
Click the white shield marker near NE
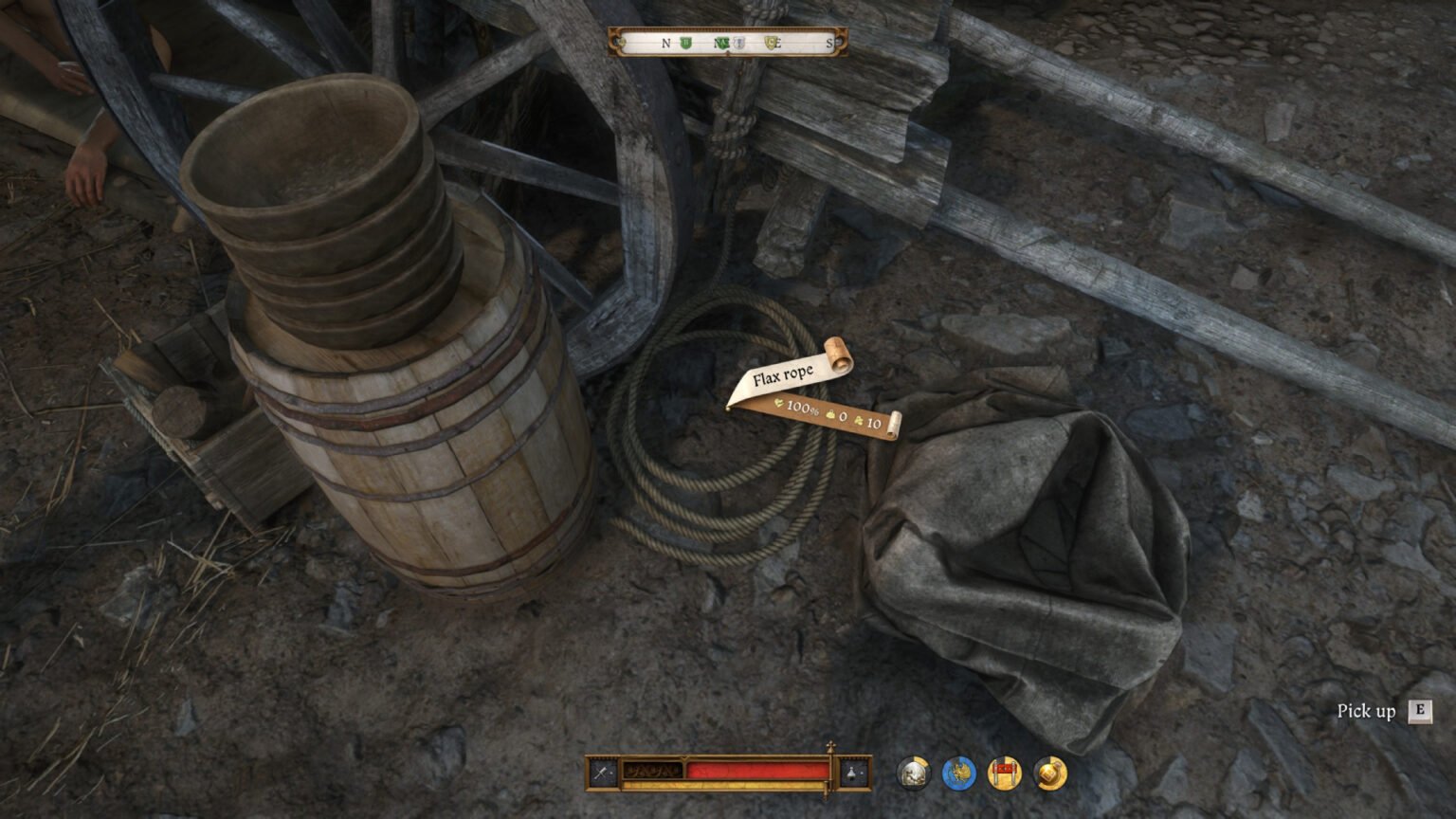(x=737, y=43)
